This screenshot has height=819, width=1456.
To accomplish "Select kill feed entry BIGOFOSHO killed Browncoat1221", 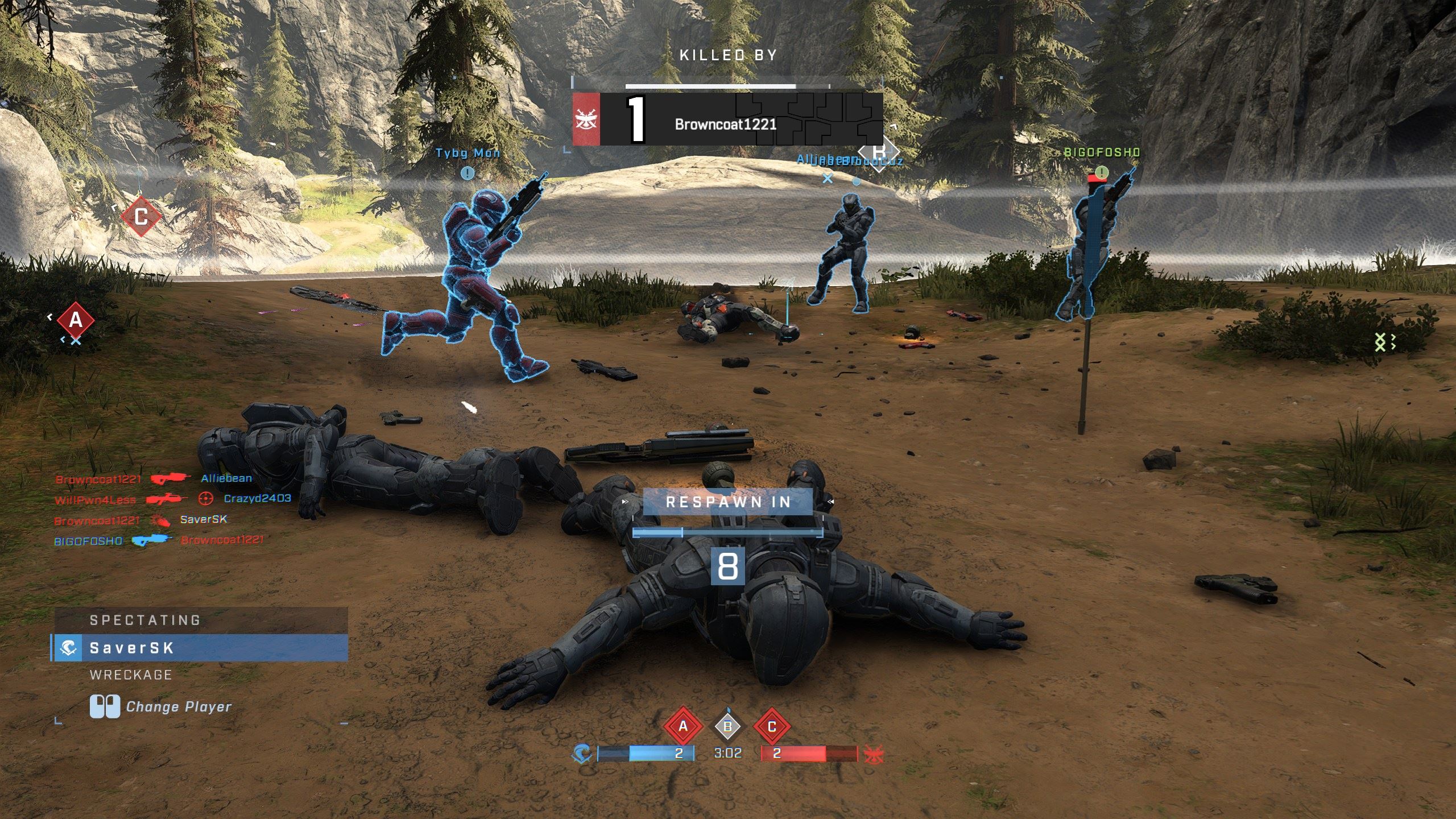I will point(159,540).
